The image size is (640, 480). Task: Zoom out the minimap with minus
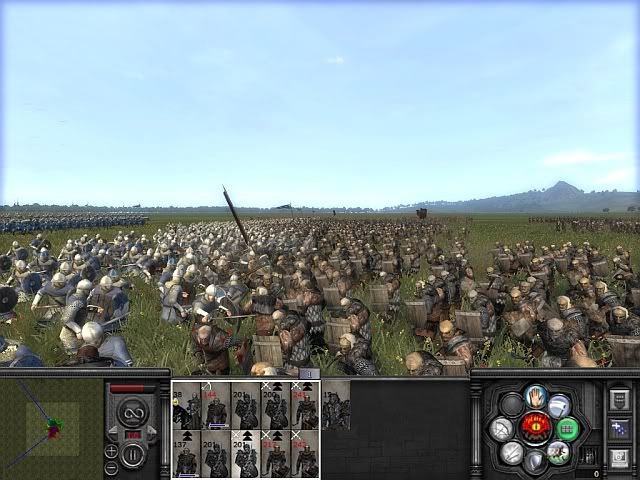tap(111, 467)
